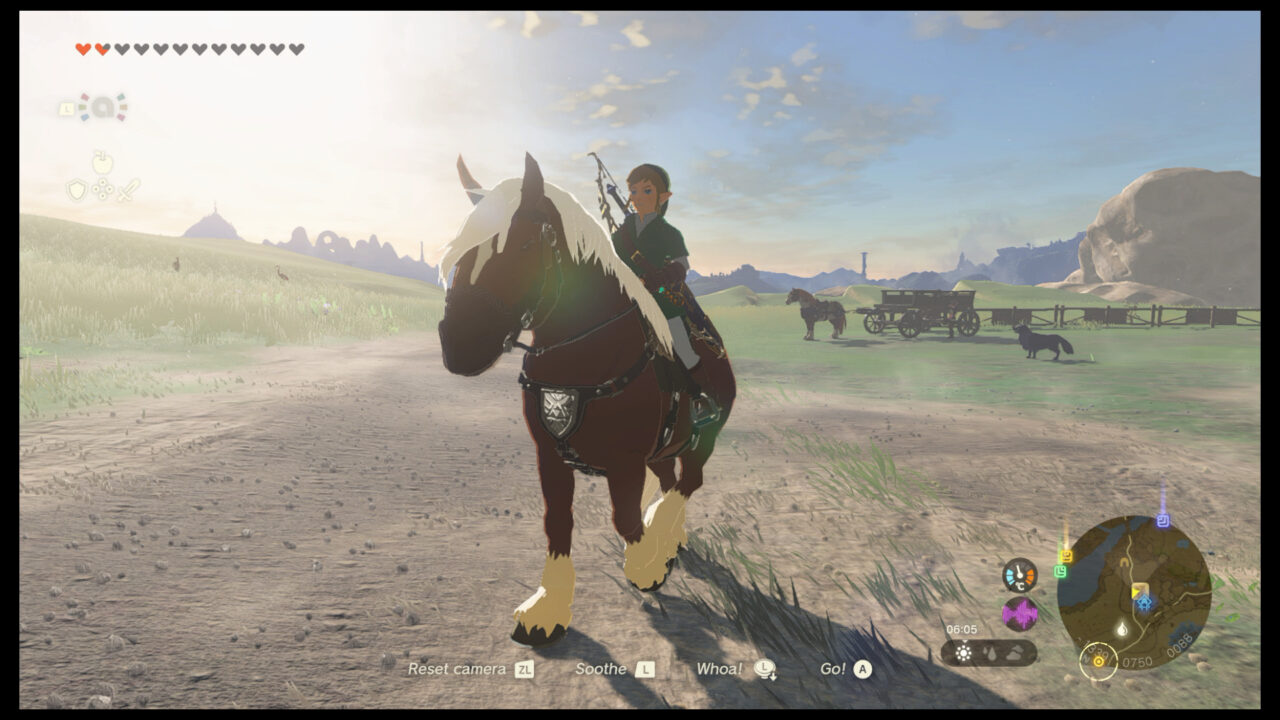Click the purple noise meter icon
The width and height of the screenshot is (1280, 720).
[1020, 612]
